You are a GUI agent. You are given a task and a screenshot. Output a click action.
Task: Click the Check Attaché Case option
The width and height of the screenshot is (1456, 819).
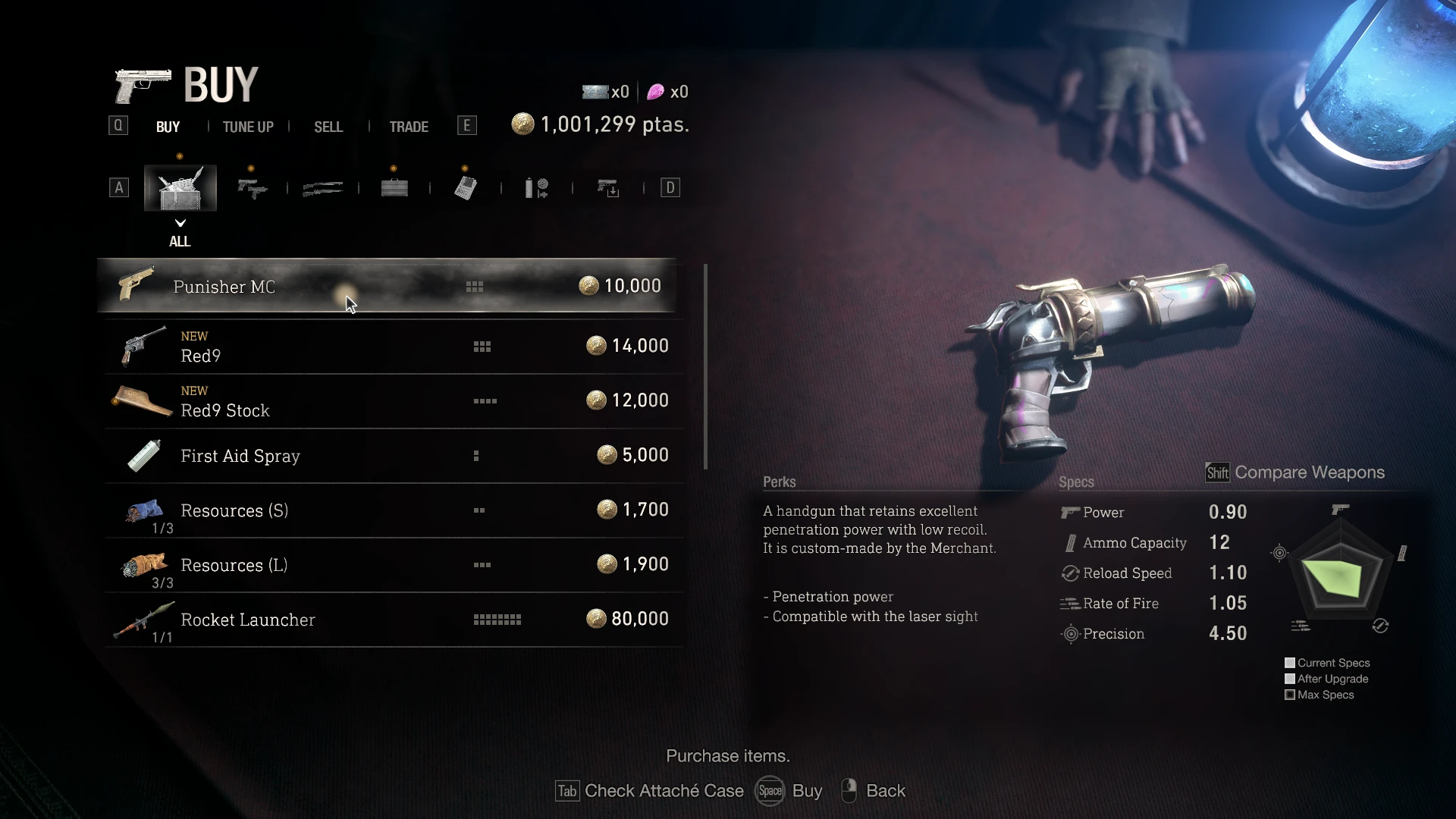650,791
